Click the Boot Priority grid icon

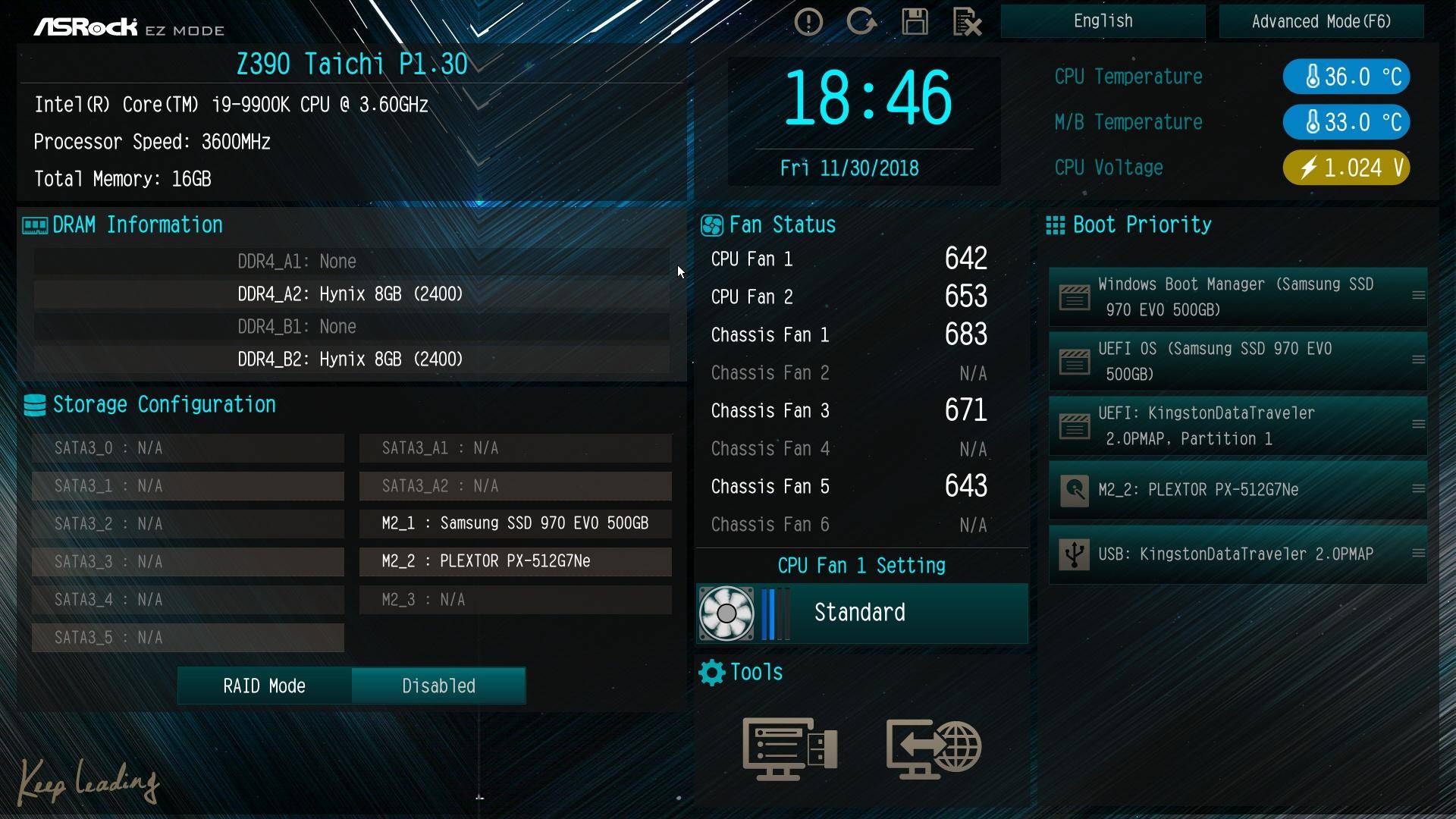point(1055,224)
